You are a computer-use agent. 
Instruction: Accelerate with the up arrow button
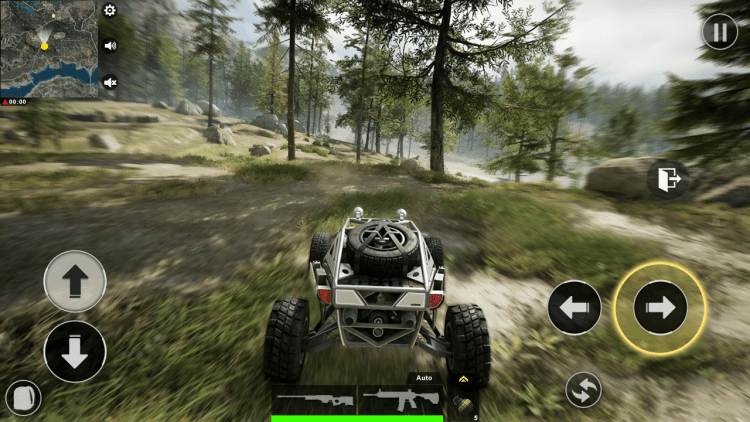(x=75, y=281)
